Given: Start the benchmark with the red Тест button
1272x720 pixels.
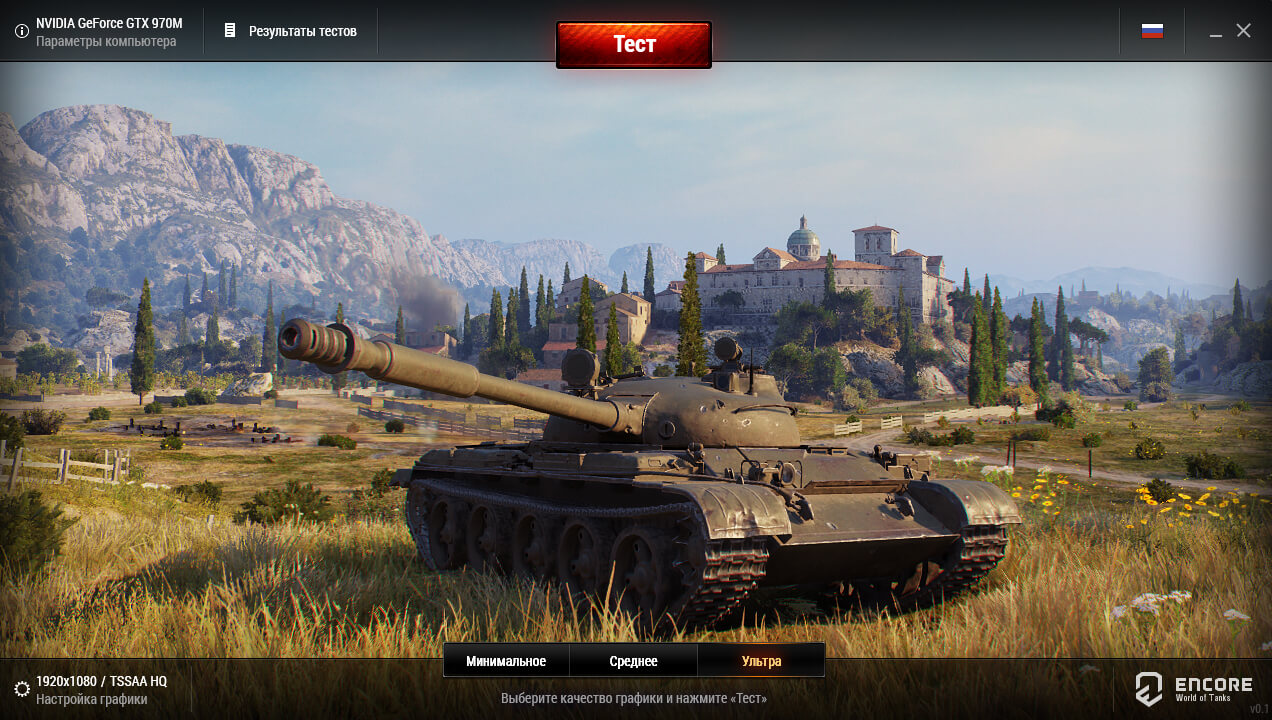Looking at the screenshot, I should [x=634, y=45].
